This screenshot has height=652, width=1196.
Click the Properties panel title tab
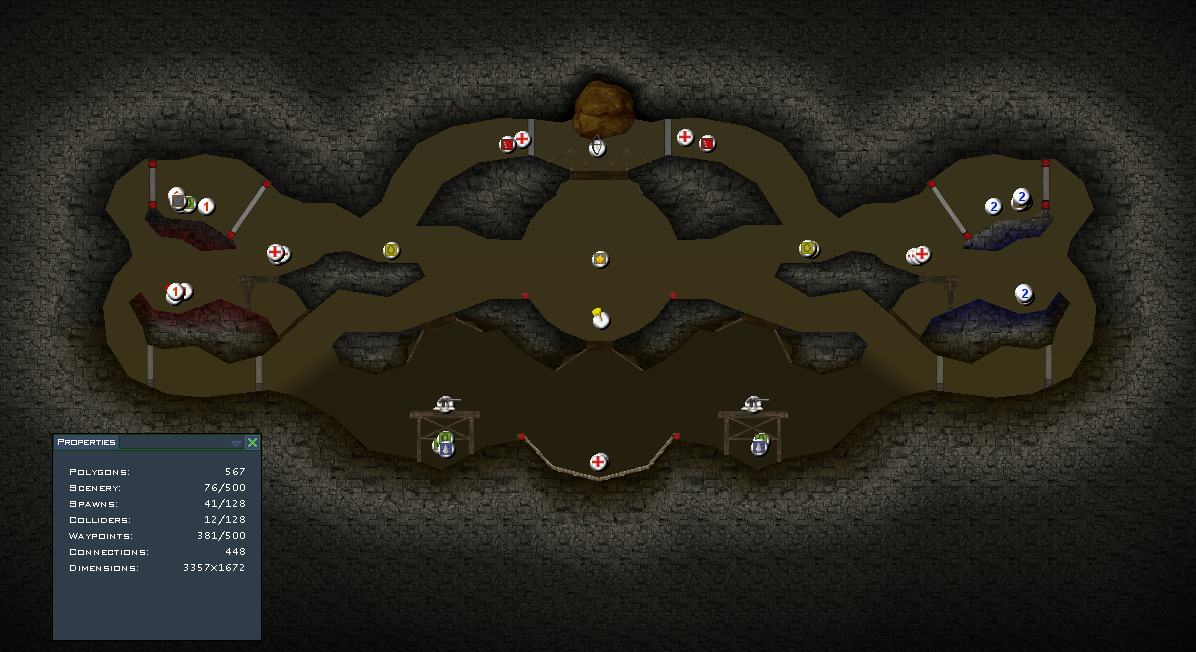coord(86,442)
